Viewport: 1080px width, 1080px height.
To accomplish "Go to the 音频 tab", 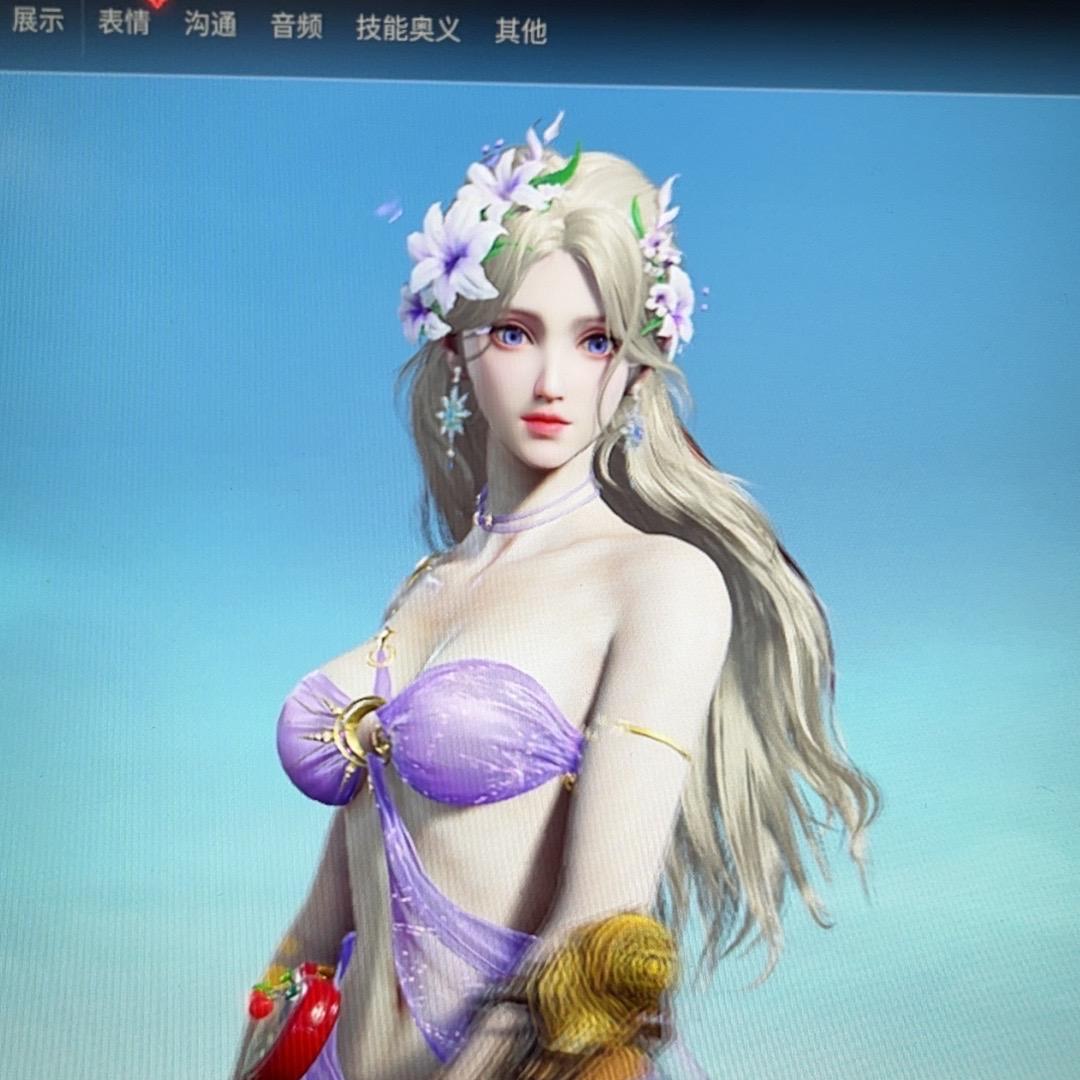I will point(296,26).
